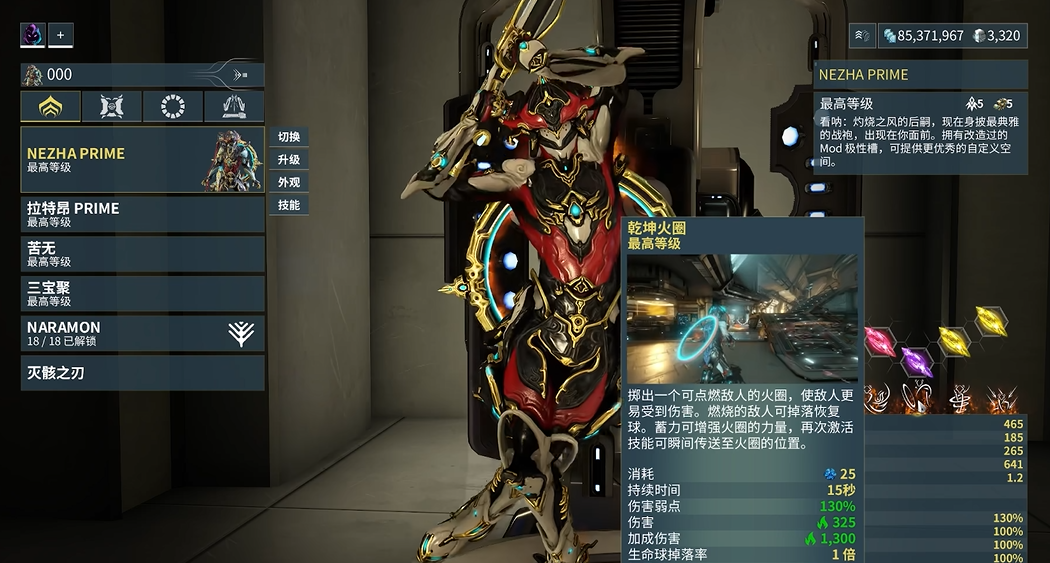Open the 外观 (appearance) menu
The height and width of the screenshot is (563, 1050).
pos(289,183)
